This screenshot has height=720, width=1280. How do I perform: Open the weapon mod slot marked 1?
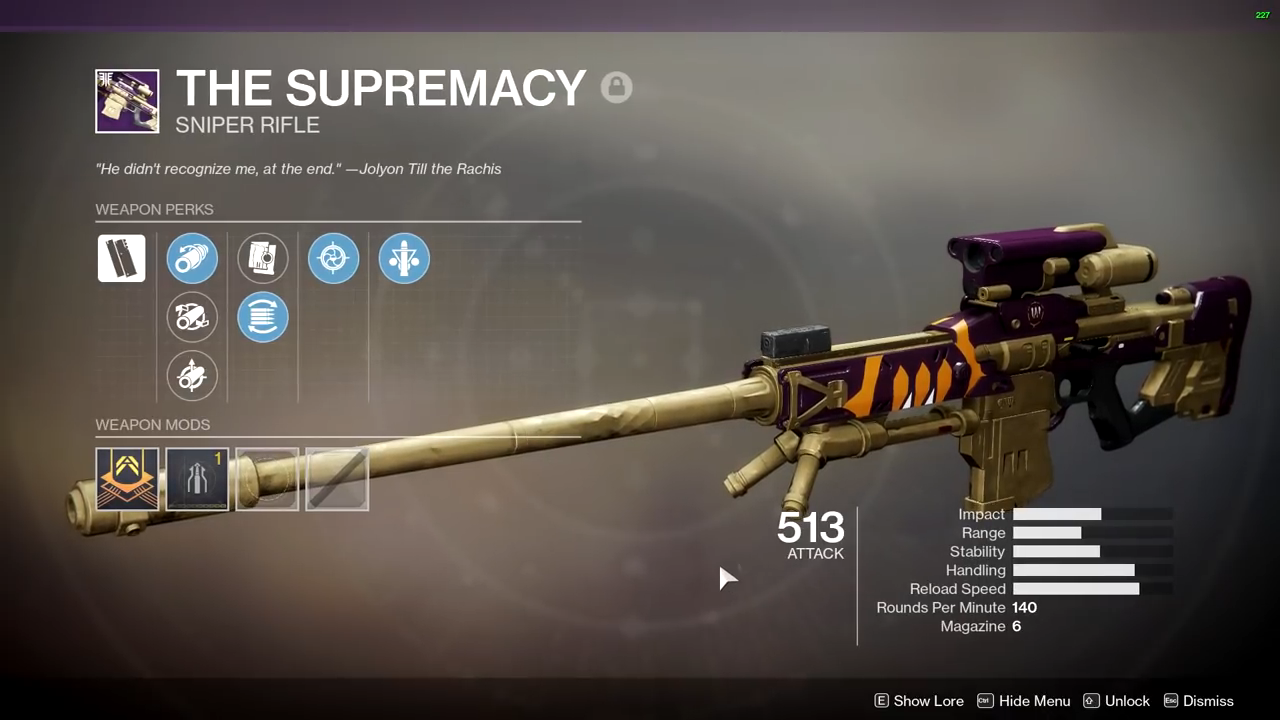[197, 479]
